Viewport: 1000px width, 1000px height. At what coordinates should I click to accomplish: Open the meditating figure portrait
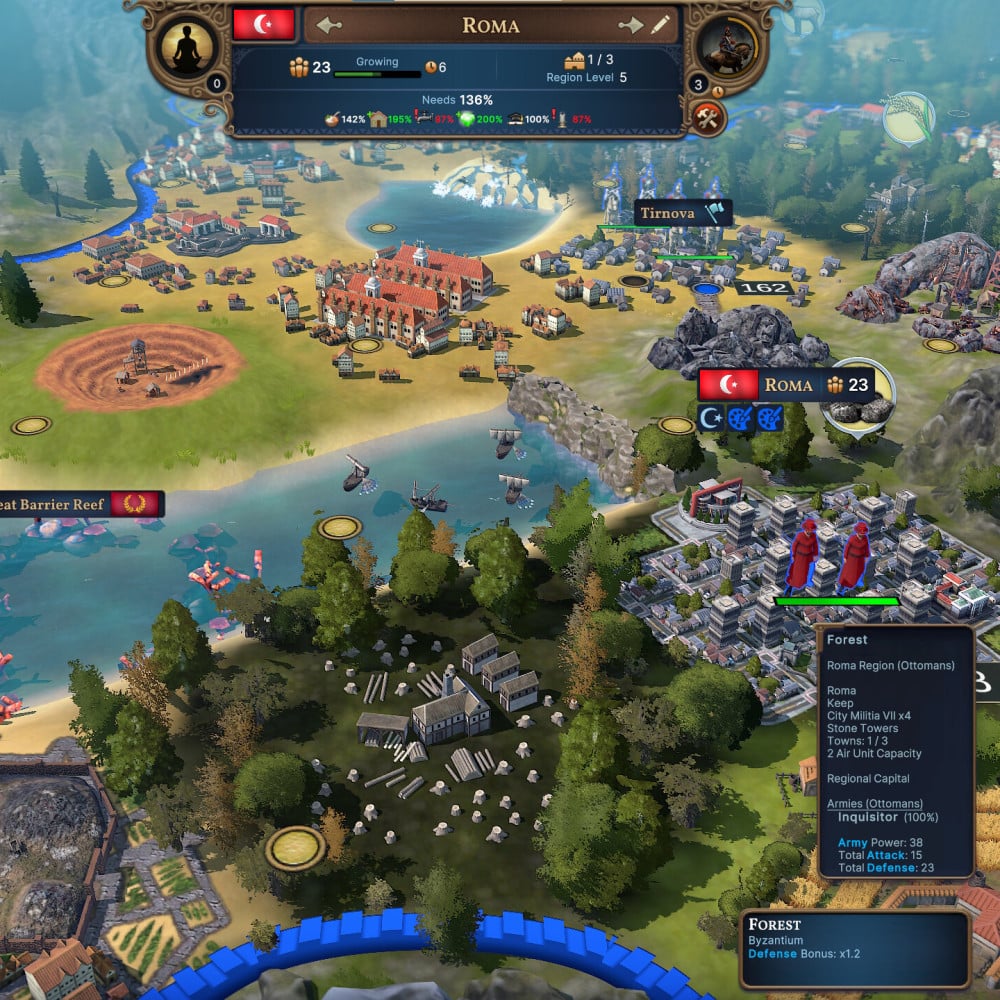[x=187, y=49]
